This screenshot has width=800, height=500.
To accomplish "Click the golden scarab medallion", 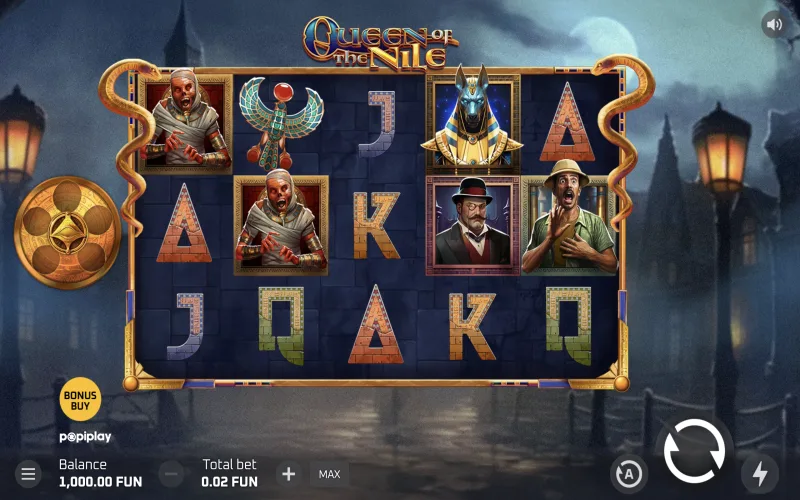I will click(x=68, y=232).
